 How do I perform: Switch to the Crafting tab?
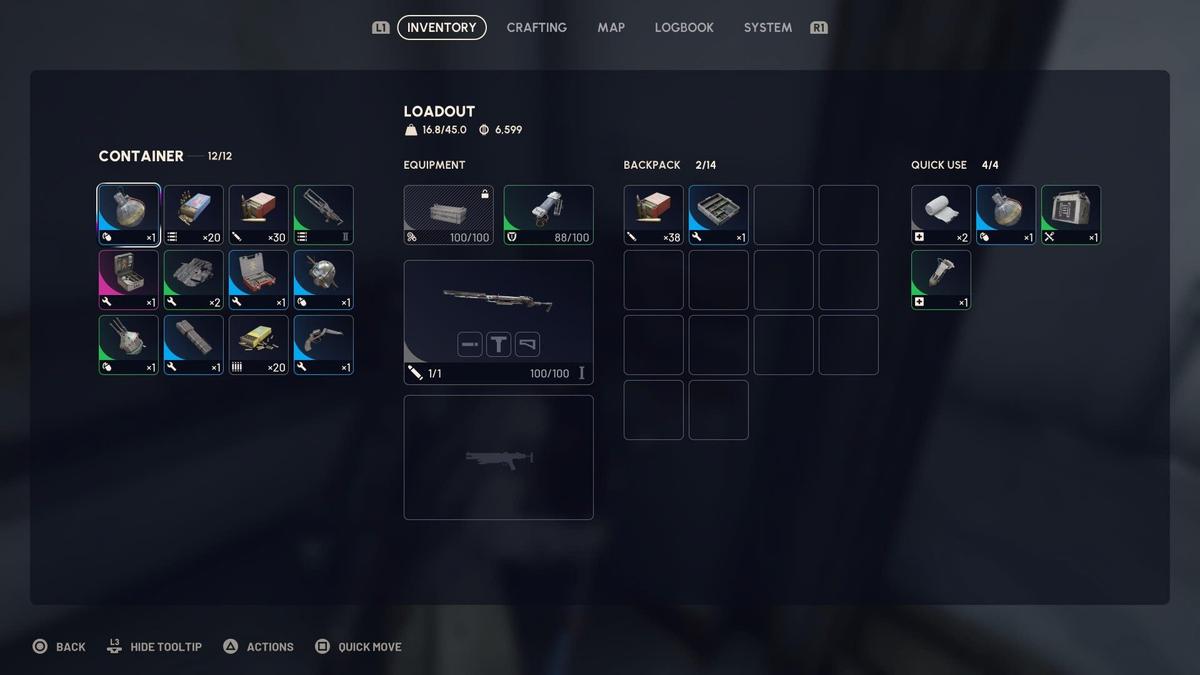click(536, 28)
